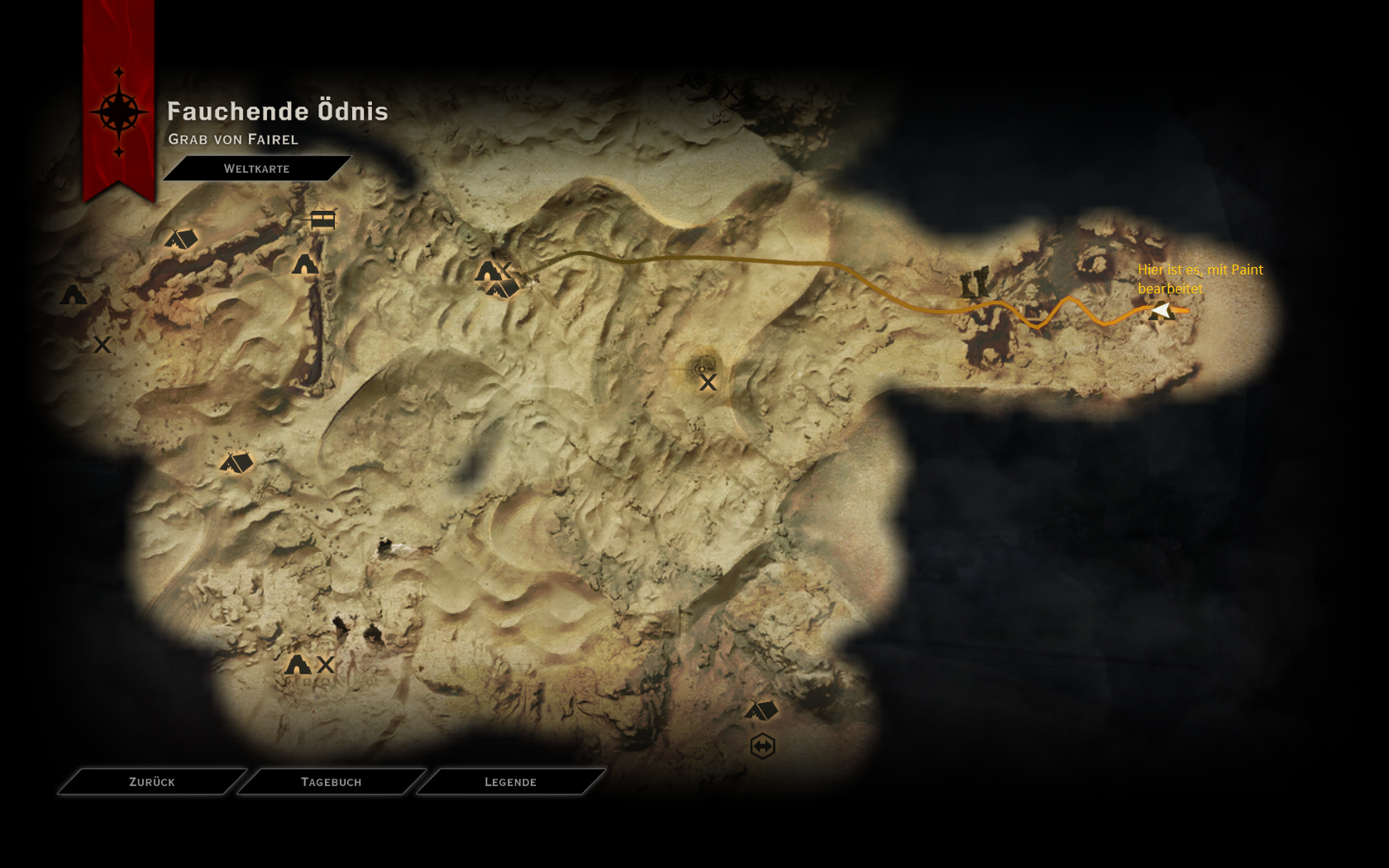Go back with the Zurück button

[x=152, y=781]
